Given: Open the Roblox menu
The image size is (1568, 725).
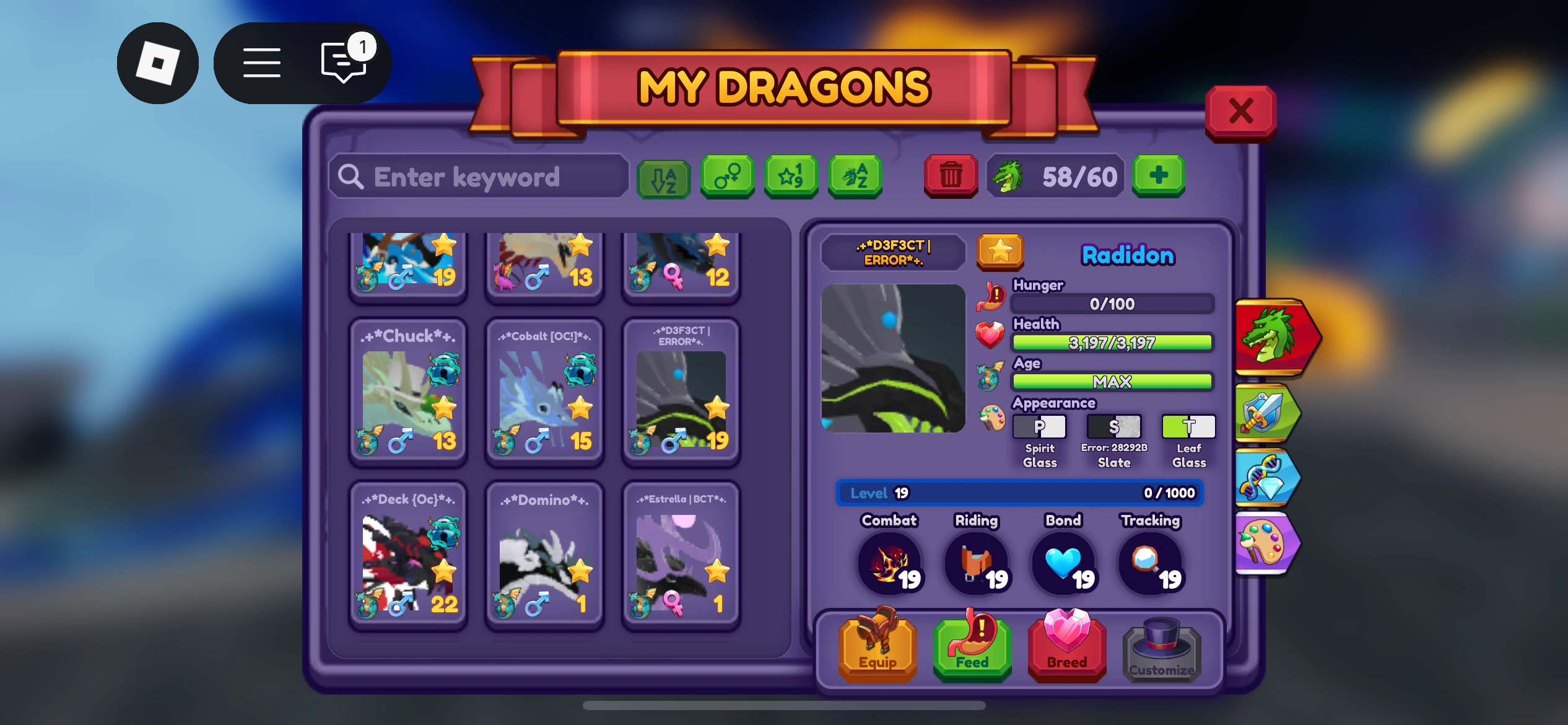Looking at the screenshot, I should 261,62.
